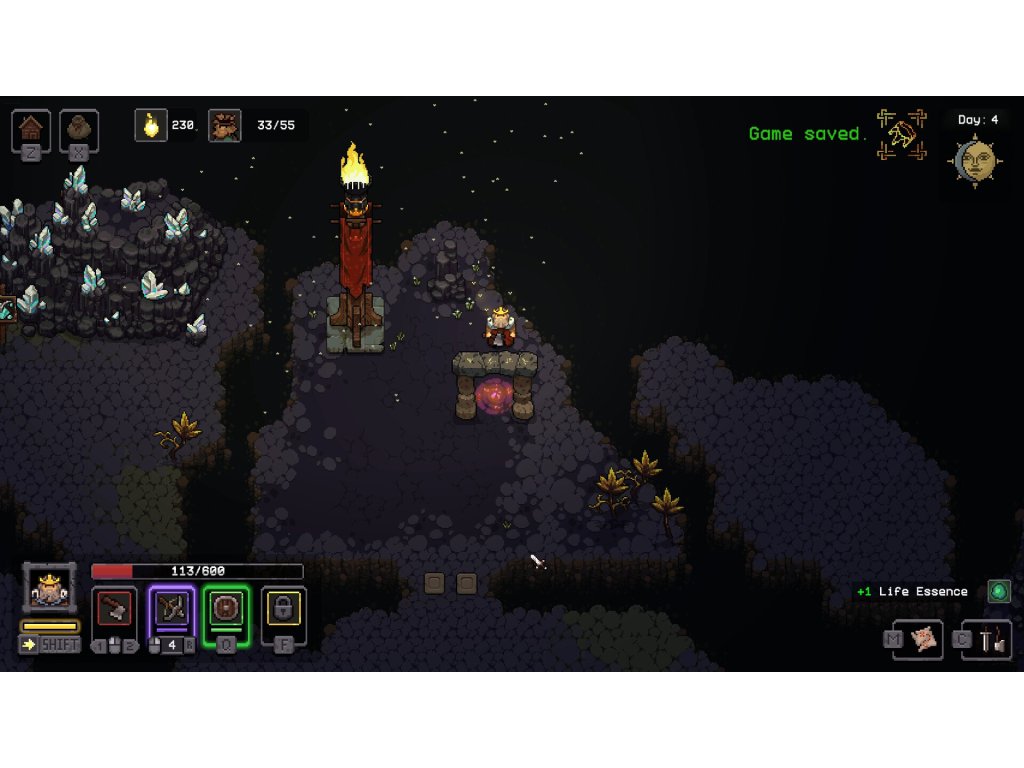The height and width of the screenshot is (768, 1024).
Task: Open the house build menu icon
Action: (31, 128)
